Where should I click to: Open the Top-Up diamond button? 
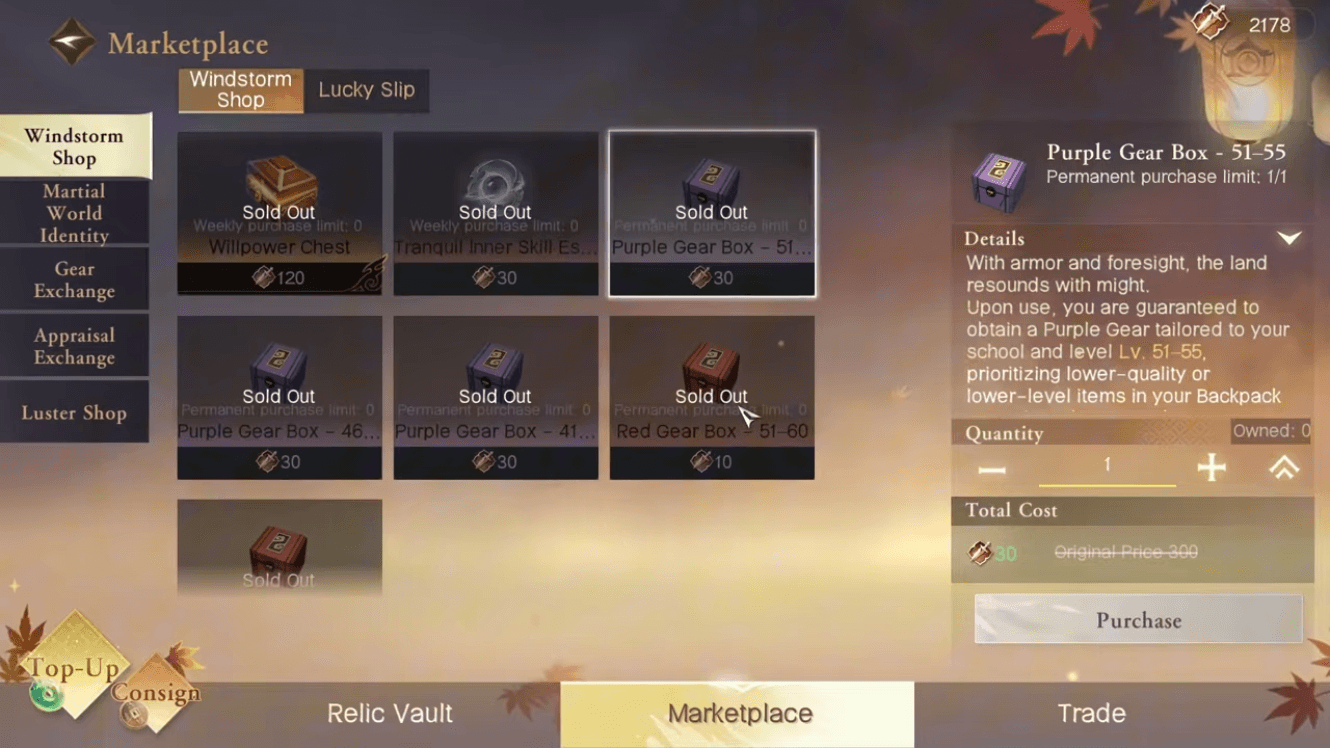click(72, 667)
